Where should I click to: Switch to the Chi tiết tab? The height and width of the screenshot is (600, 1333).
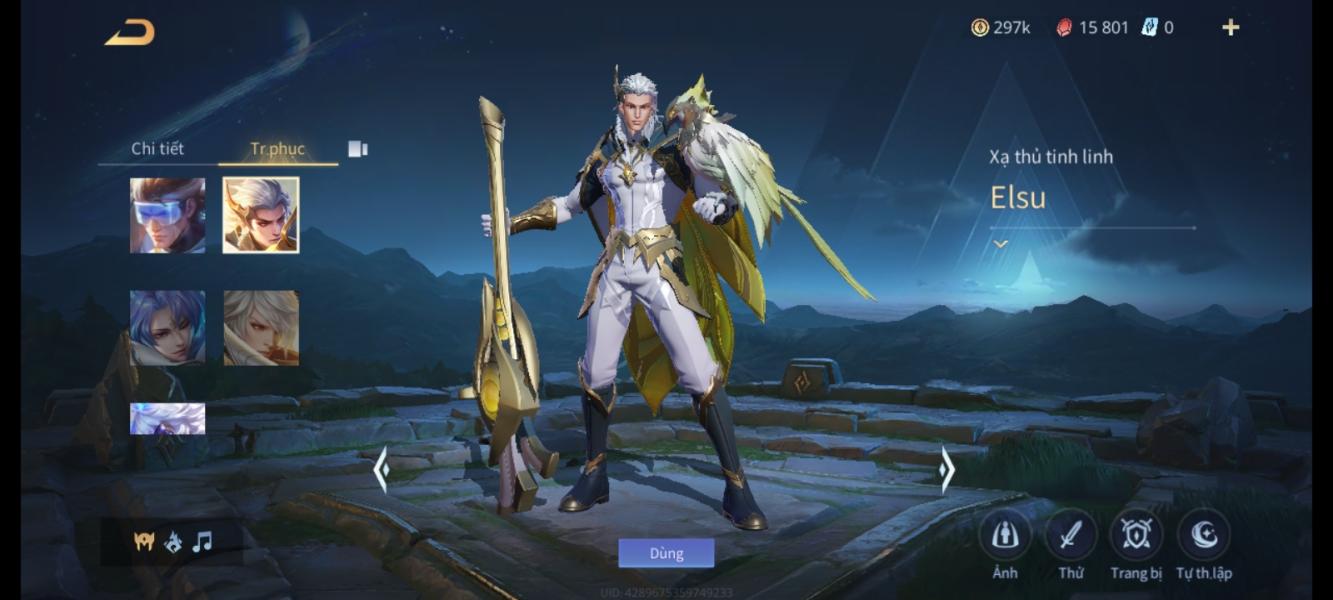click(x=157, y=149)
